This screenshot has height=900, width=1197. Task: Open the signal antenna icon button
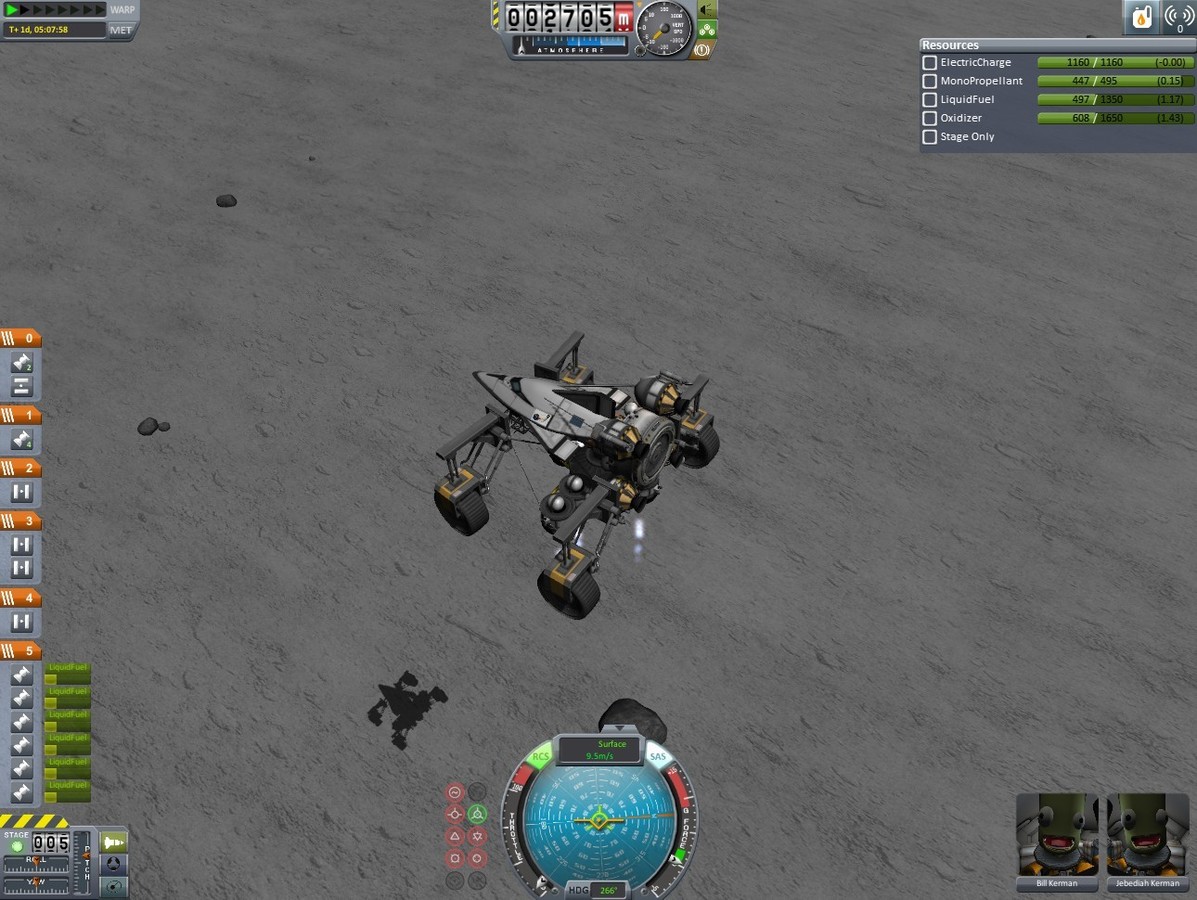pos(1179,17)
